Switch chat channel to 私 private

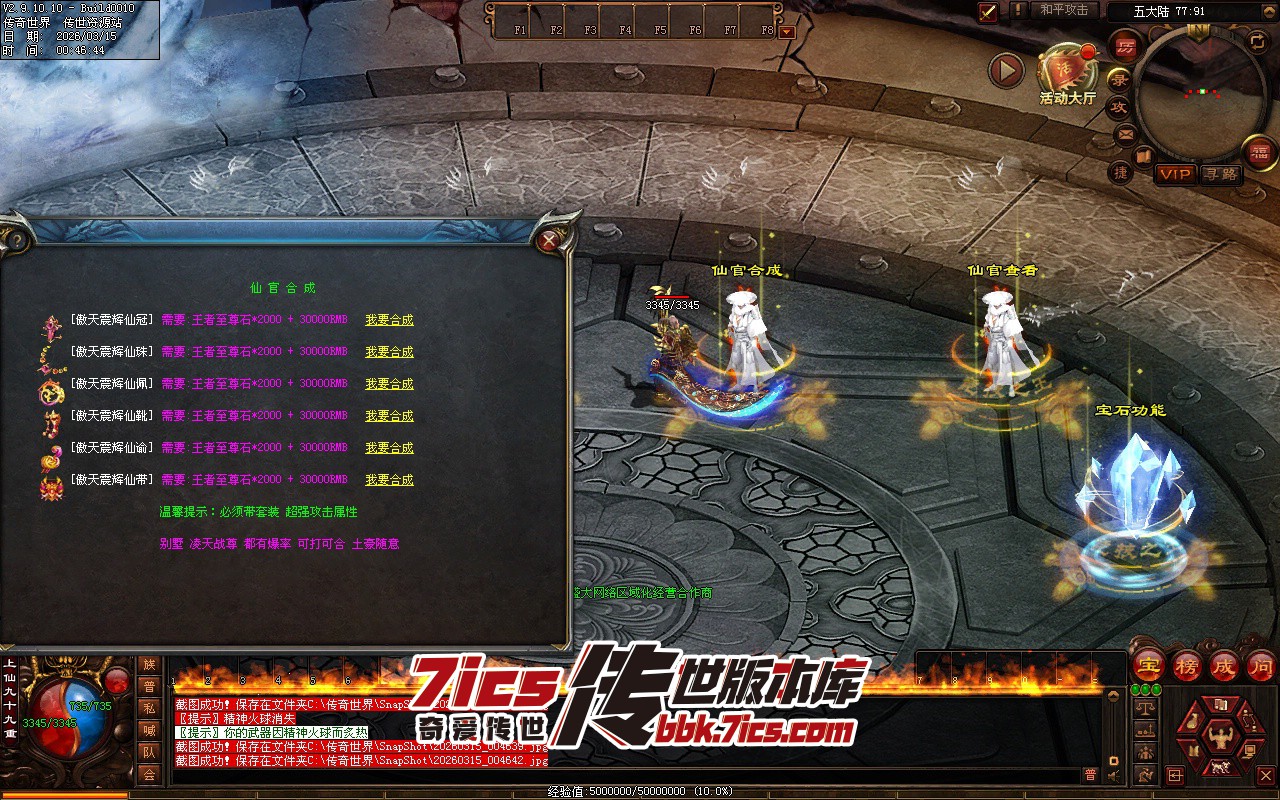[149, 708]
